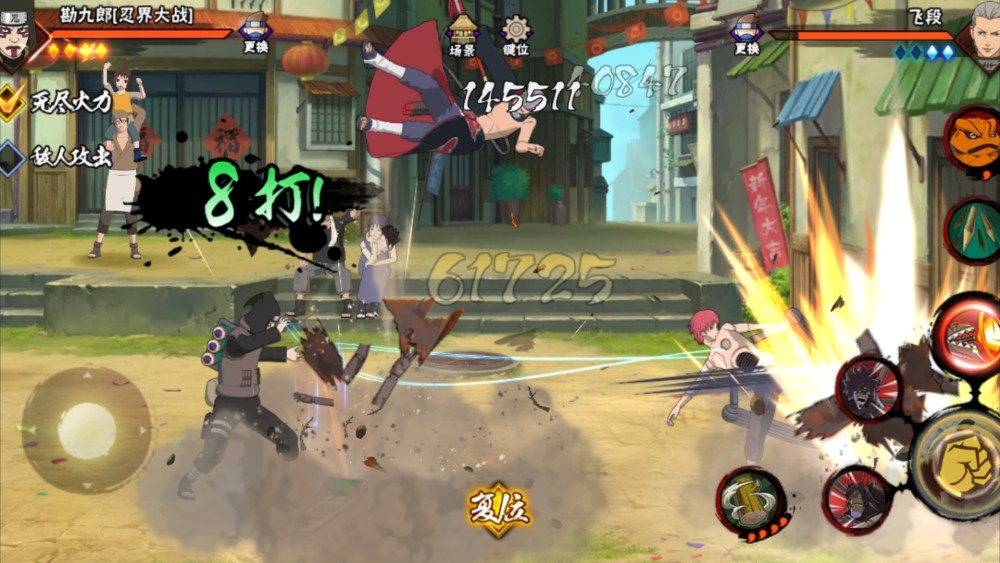1000x563 pixels.
Task: Activate the orange toad summon skill
Action: click(x=972, y=140)
